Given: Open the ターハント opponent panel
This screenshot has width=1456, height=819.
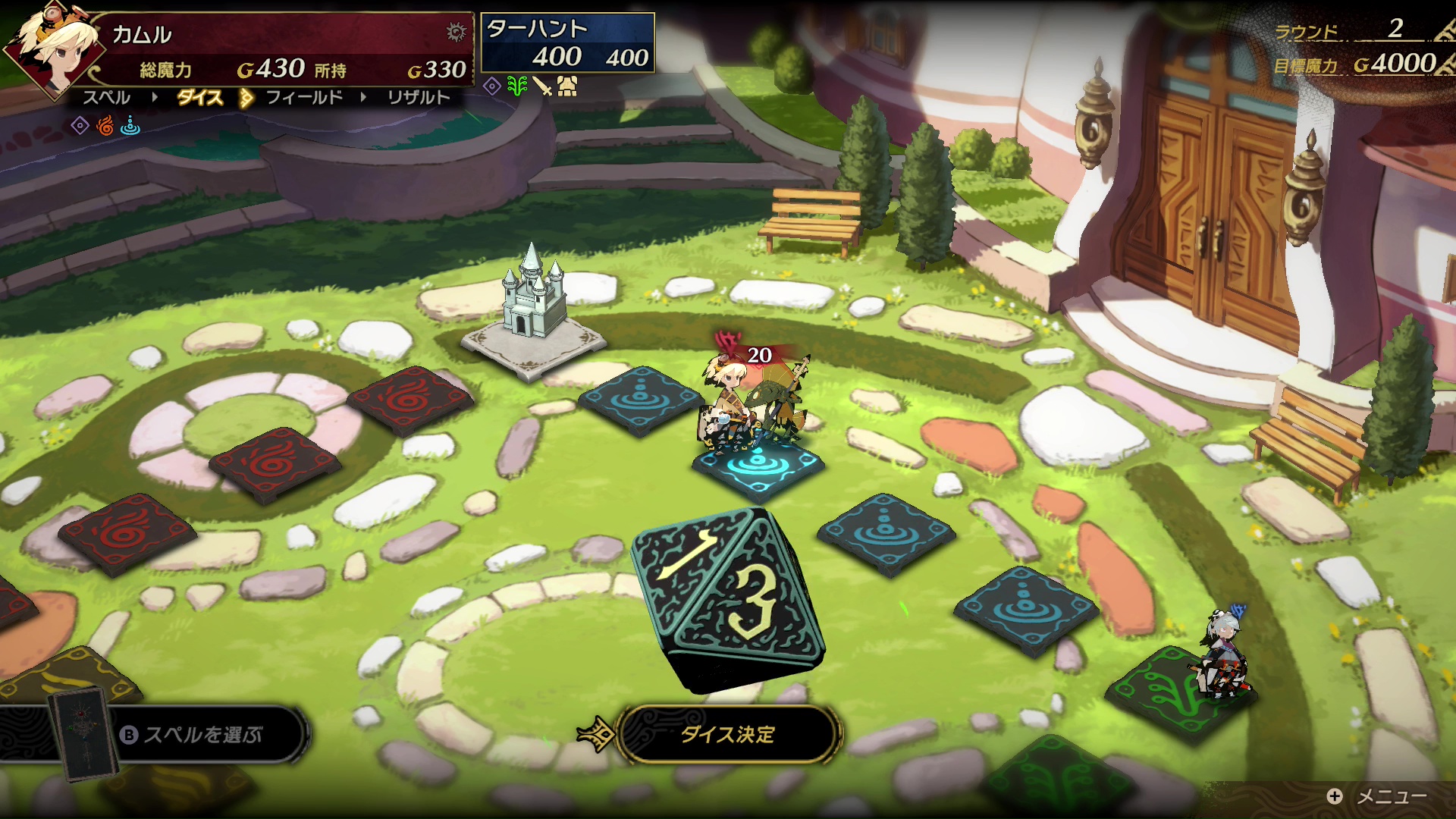Looking at the screenshot, I should tap(567, 43).
